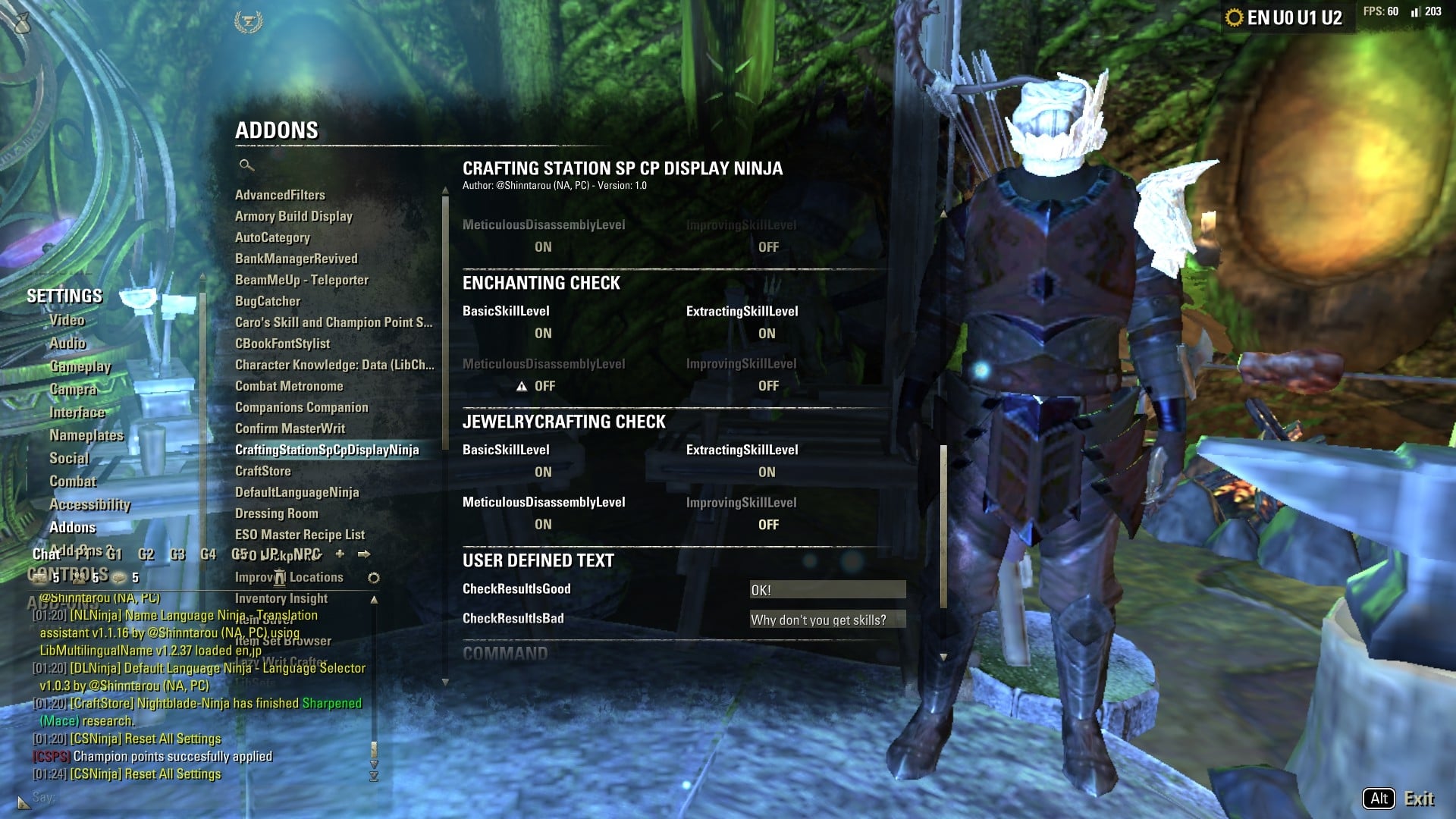Click the speech bubble icon in the currency row
Viewport: 1456px width, 819px height.
118,577
